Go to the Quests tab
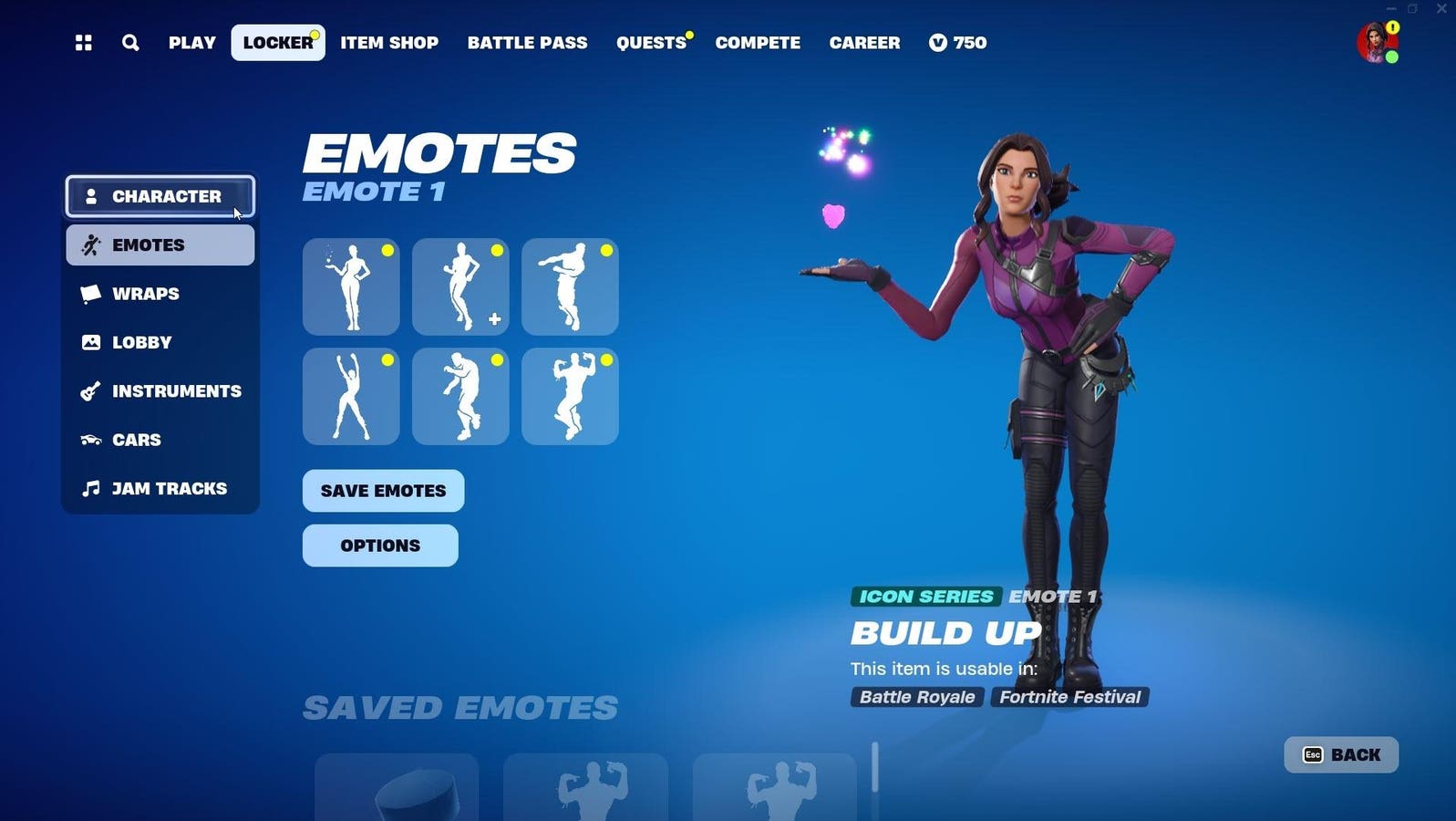The height and width of the screenshot is (821, 1456). pos(649,42)
